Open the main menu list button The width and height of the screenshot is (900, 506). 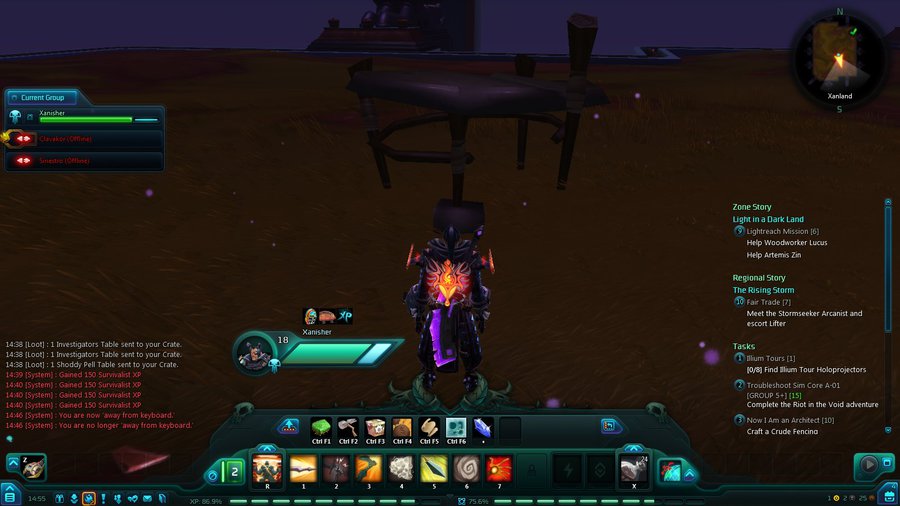point(9,493)
